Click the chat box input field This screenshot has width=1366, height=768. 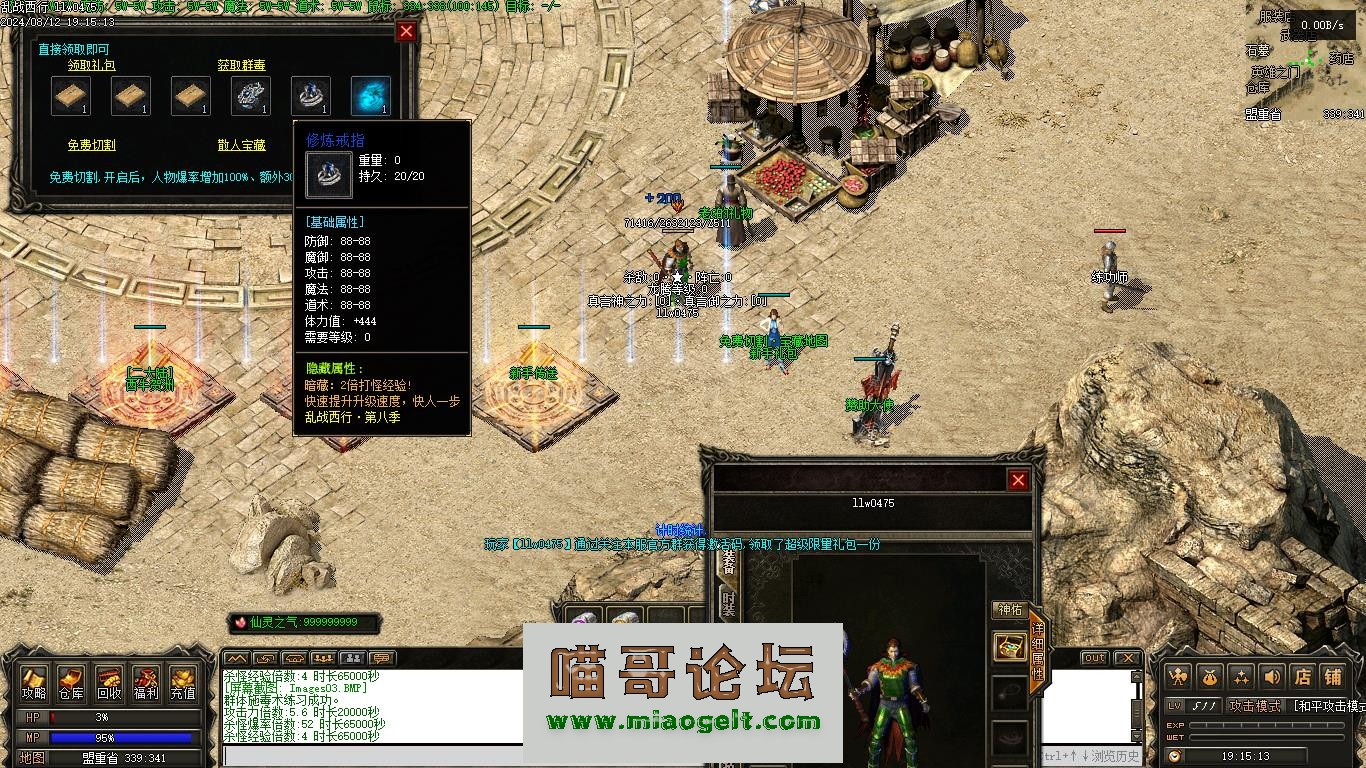[370, 757]
